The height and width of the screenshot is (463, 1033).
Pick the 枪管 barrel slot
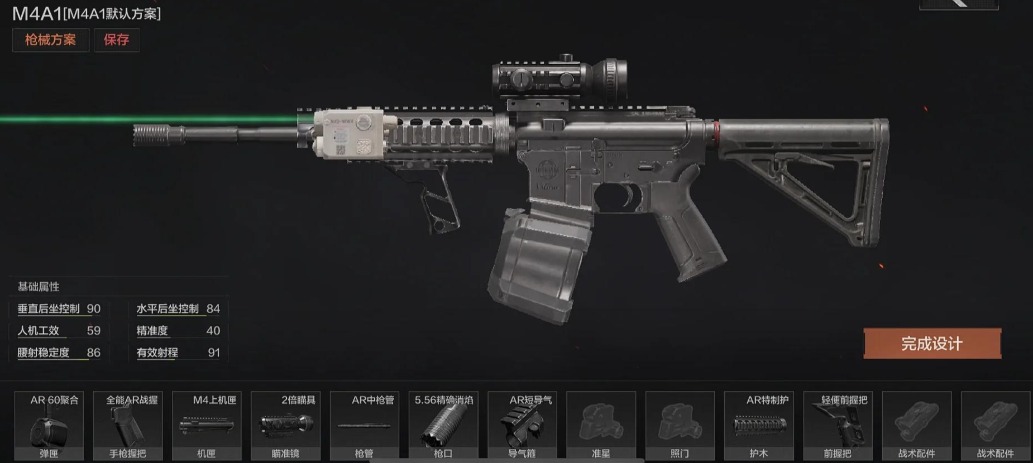pyautogui.click(x=362, y=425)
